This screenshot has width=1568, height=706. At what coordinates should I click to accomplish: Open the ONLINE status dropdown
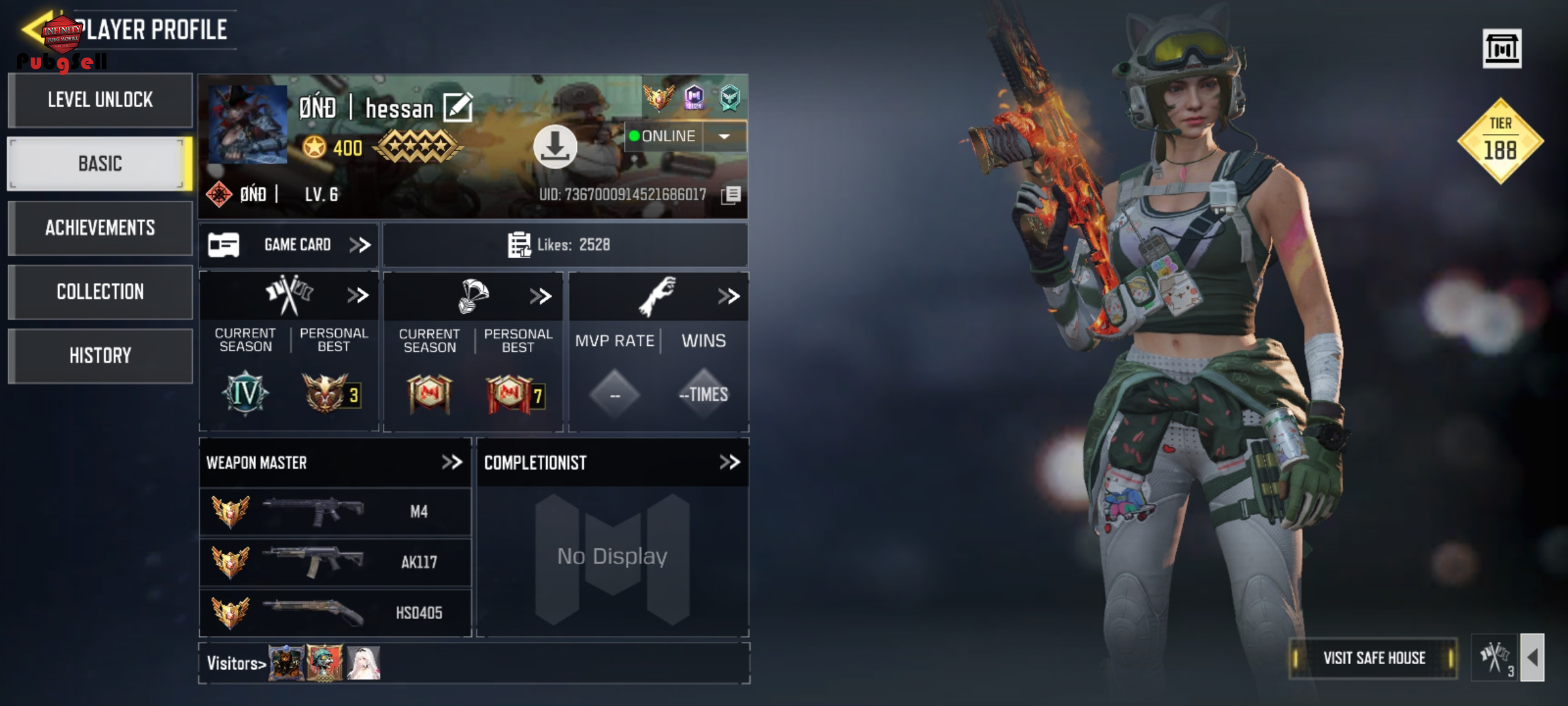[724, 137]
